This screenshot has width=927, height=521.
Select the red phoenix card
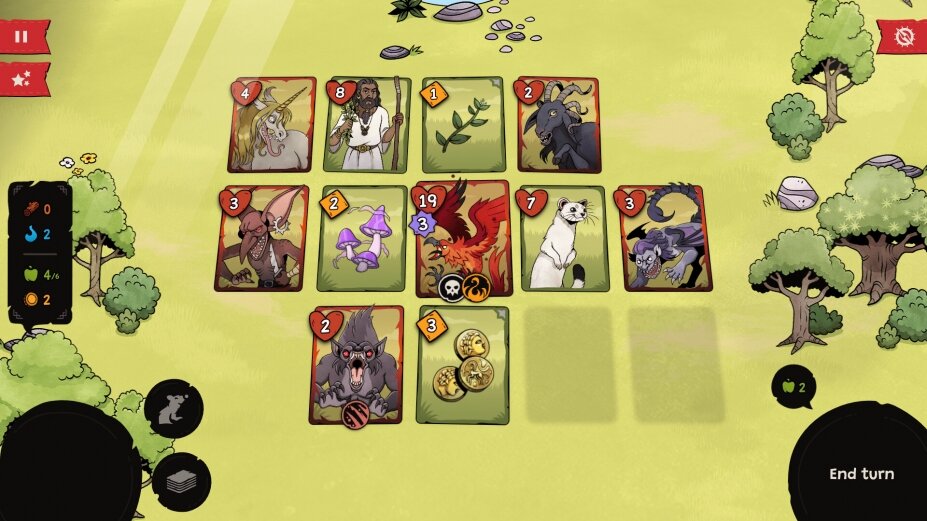[464, 239]
